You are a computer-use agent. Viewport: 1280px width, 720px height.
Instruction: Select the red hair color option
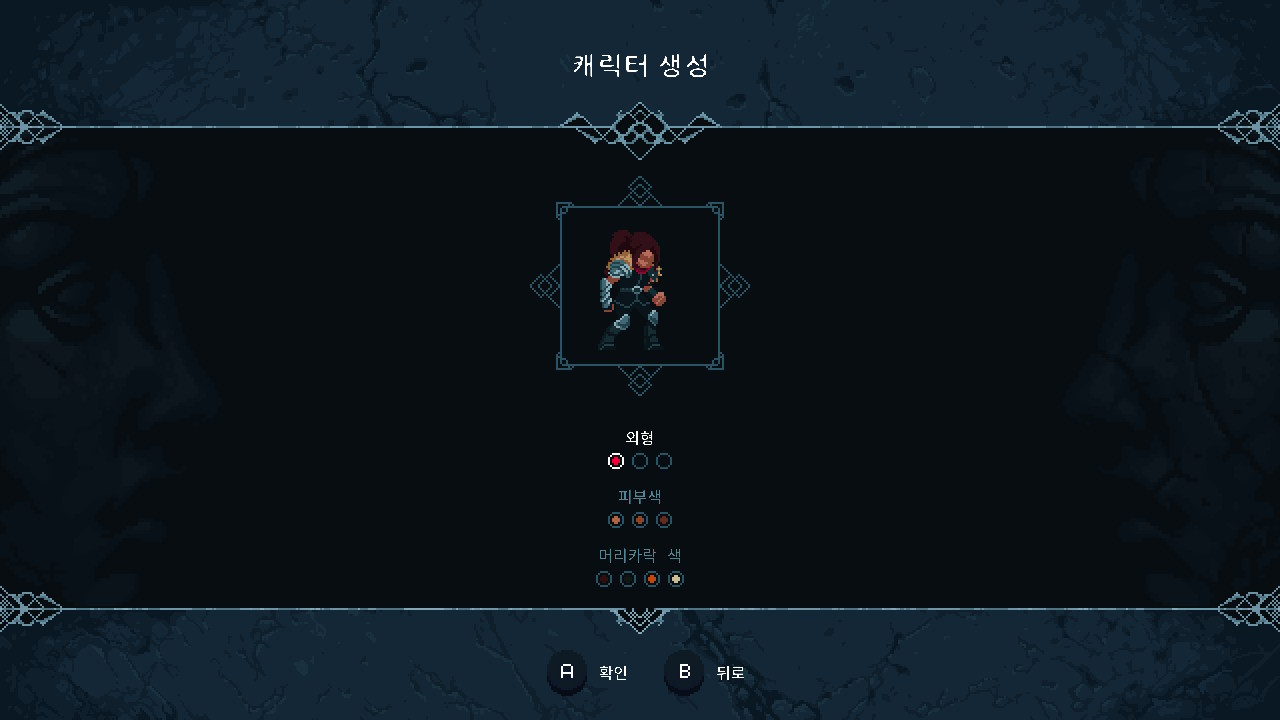(652, 579)
